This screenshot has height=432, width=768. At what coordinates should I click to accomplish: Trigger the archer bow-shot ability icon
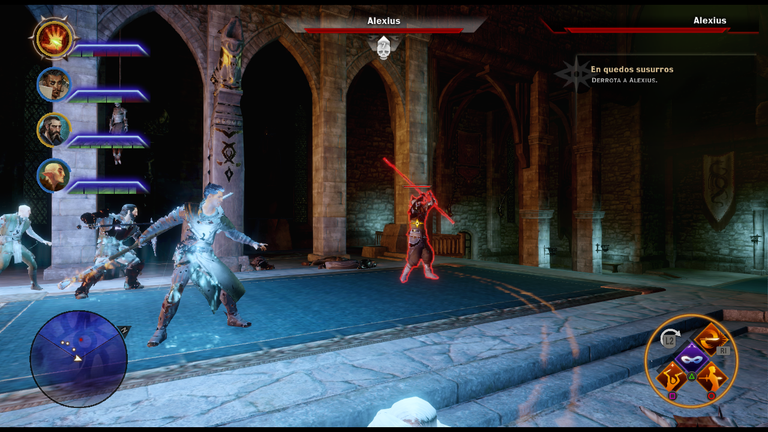(x=670, y=379)
